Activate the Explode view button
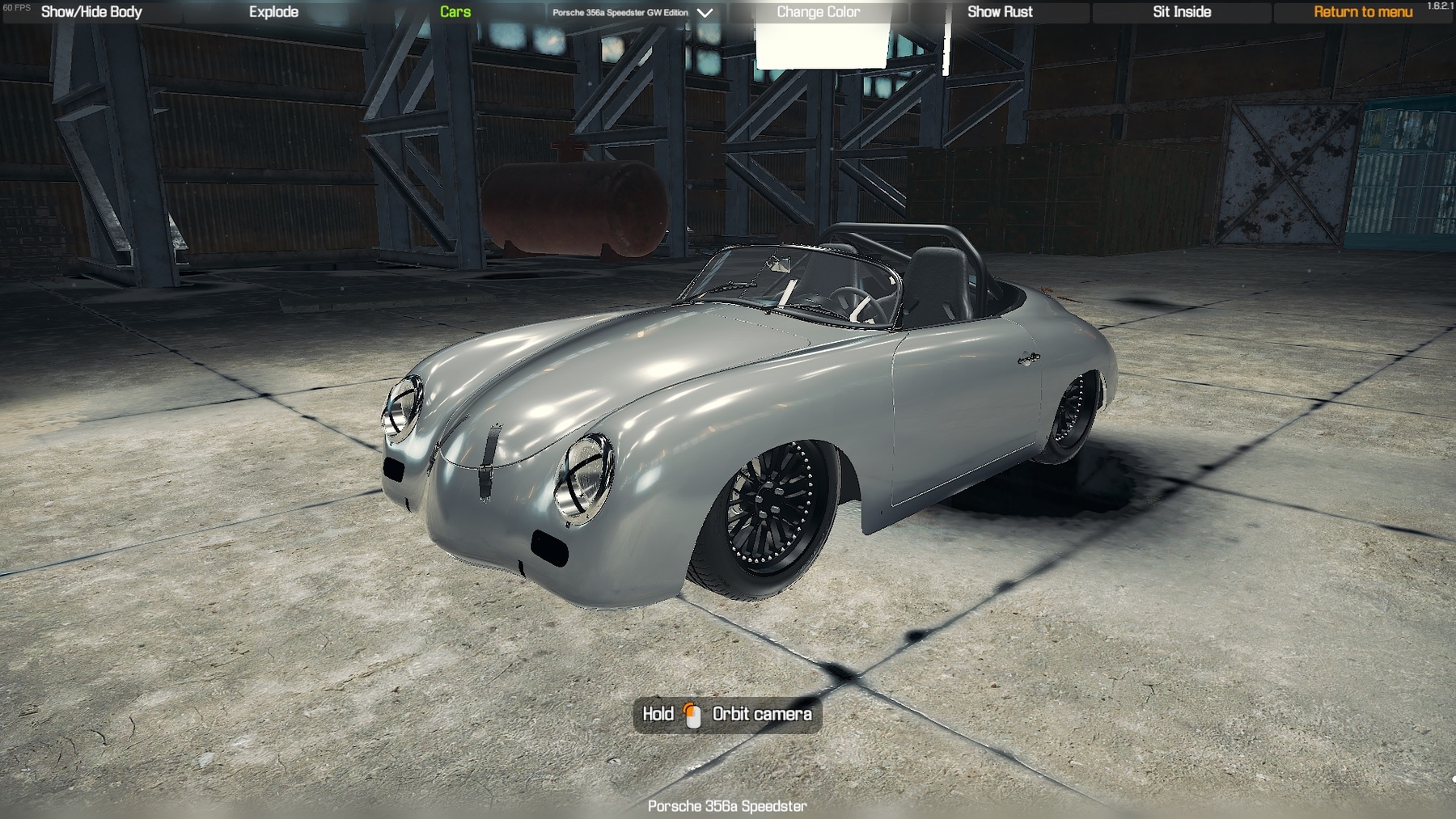 (273, 12)
